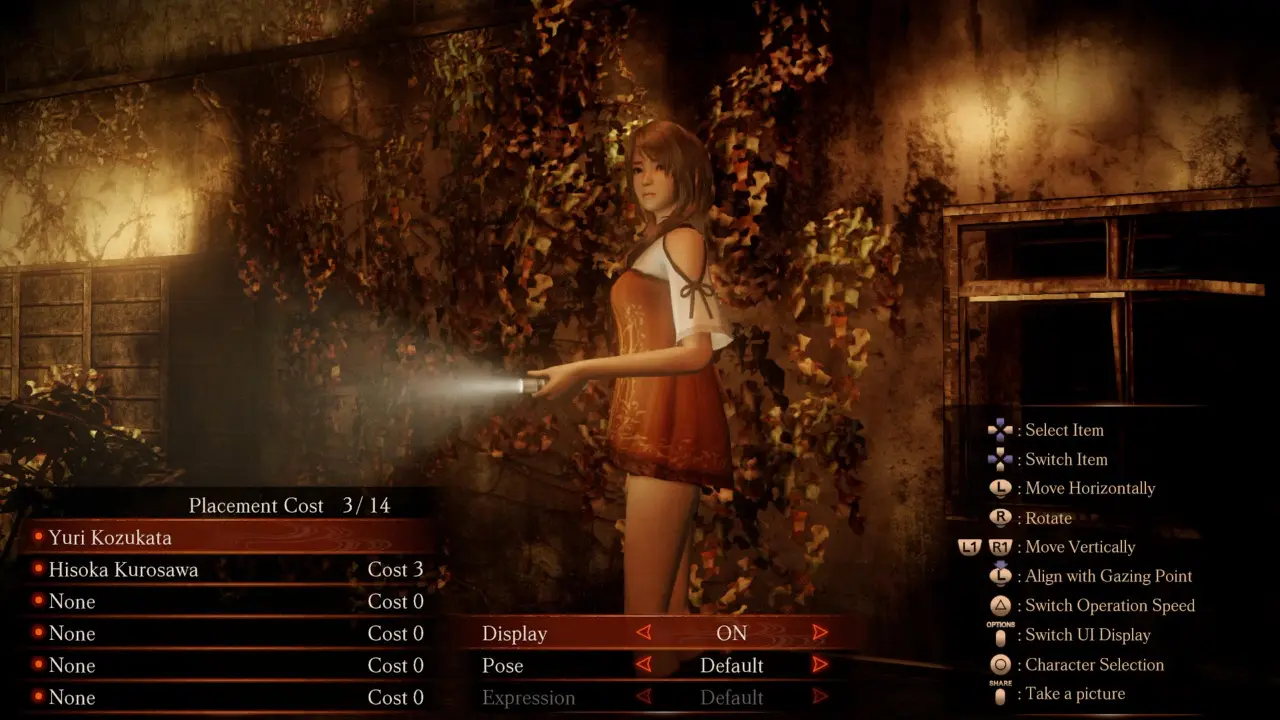Image resolution: width=1280 pixels, height=720 pixels.
Task: Select the greyed-out Expression row
Action: pyautogui.click(x=528, y=697)
